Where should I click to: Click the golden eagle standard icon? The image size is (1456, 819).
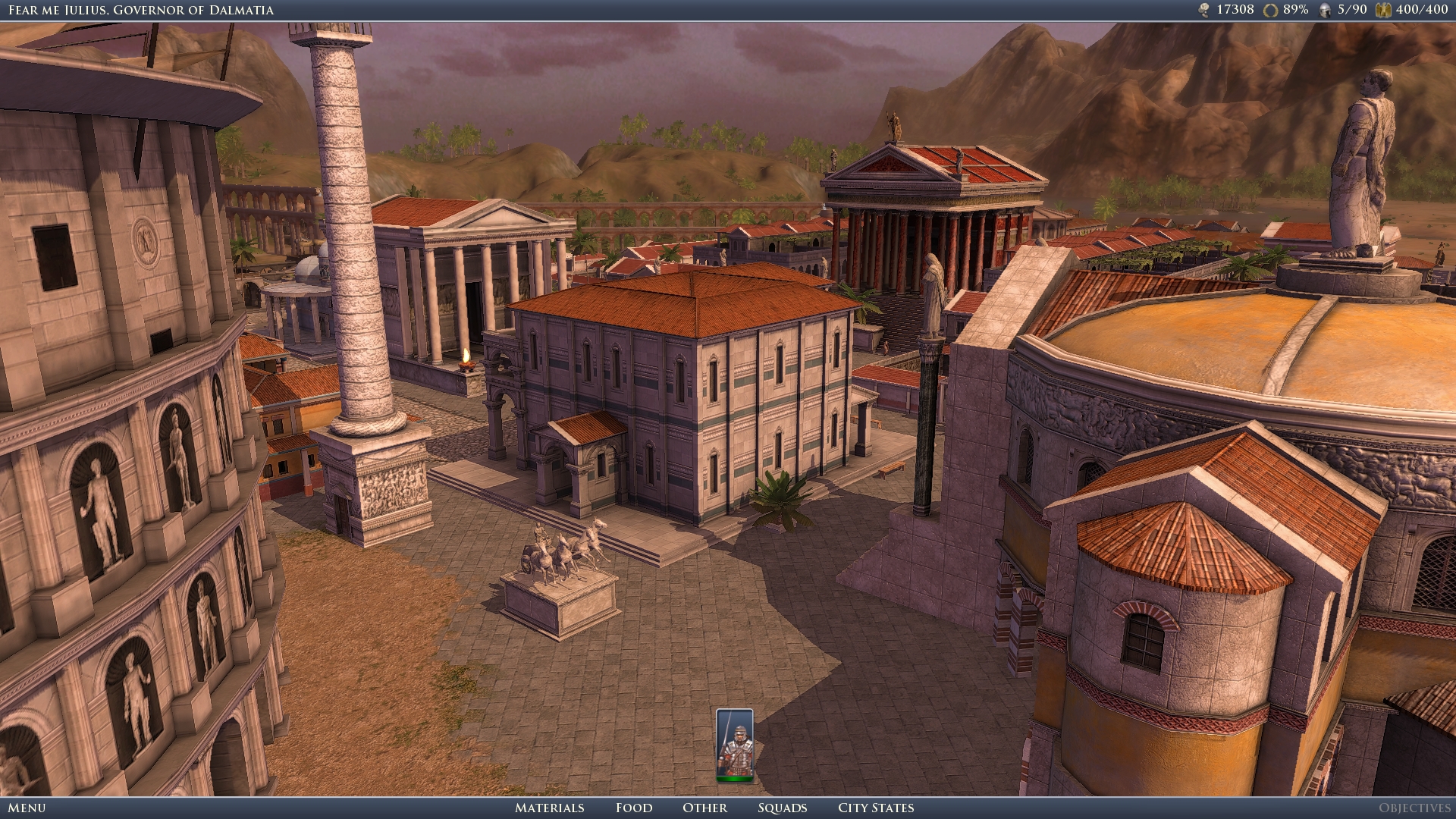pos(1382,10)
